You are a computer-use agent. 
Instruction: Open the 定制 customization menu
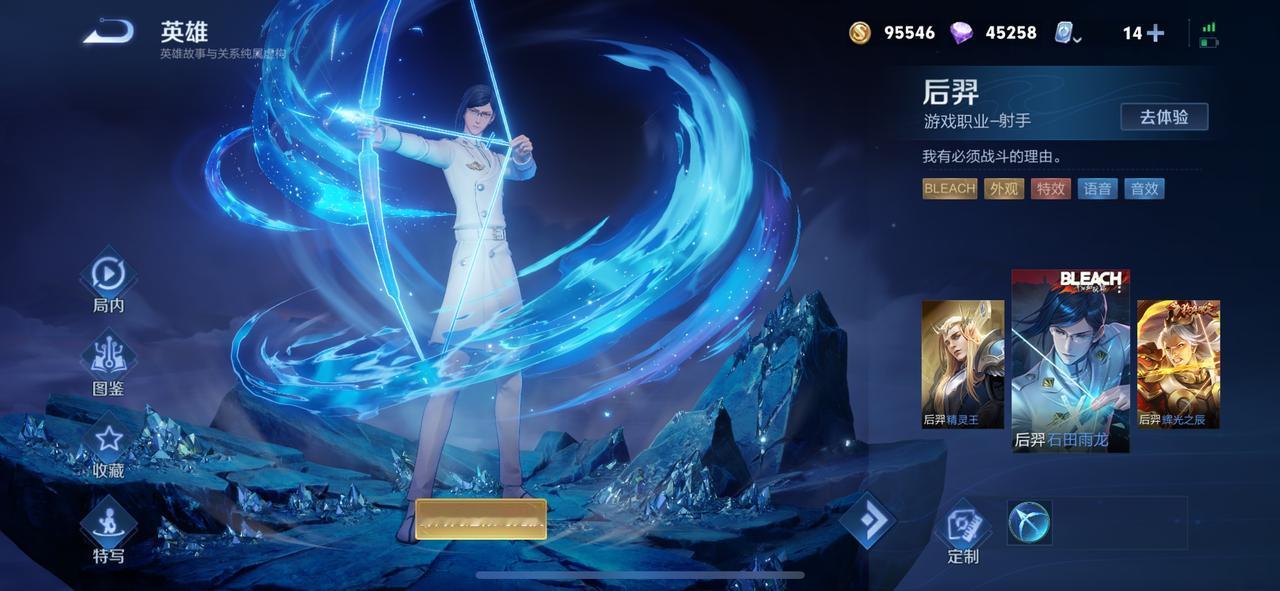click(x=963, y=530)
